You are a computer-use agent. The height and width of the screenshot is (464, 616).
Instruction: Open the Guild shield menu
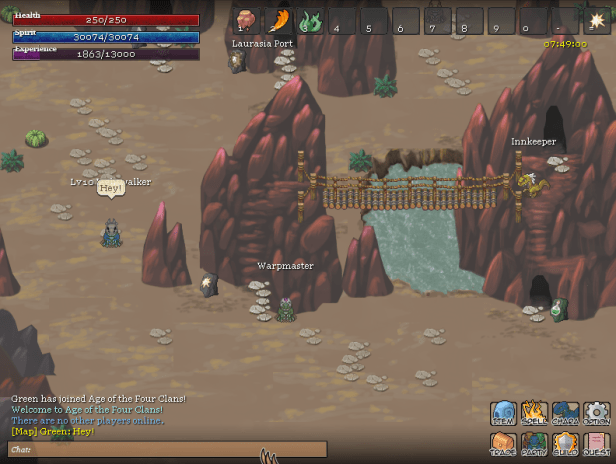coord(566,443)
